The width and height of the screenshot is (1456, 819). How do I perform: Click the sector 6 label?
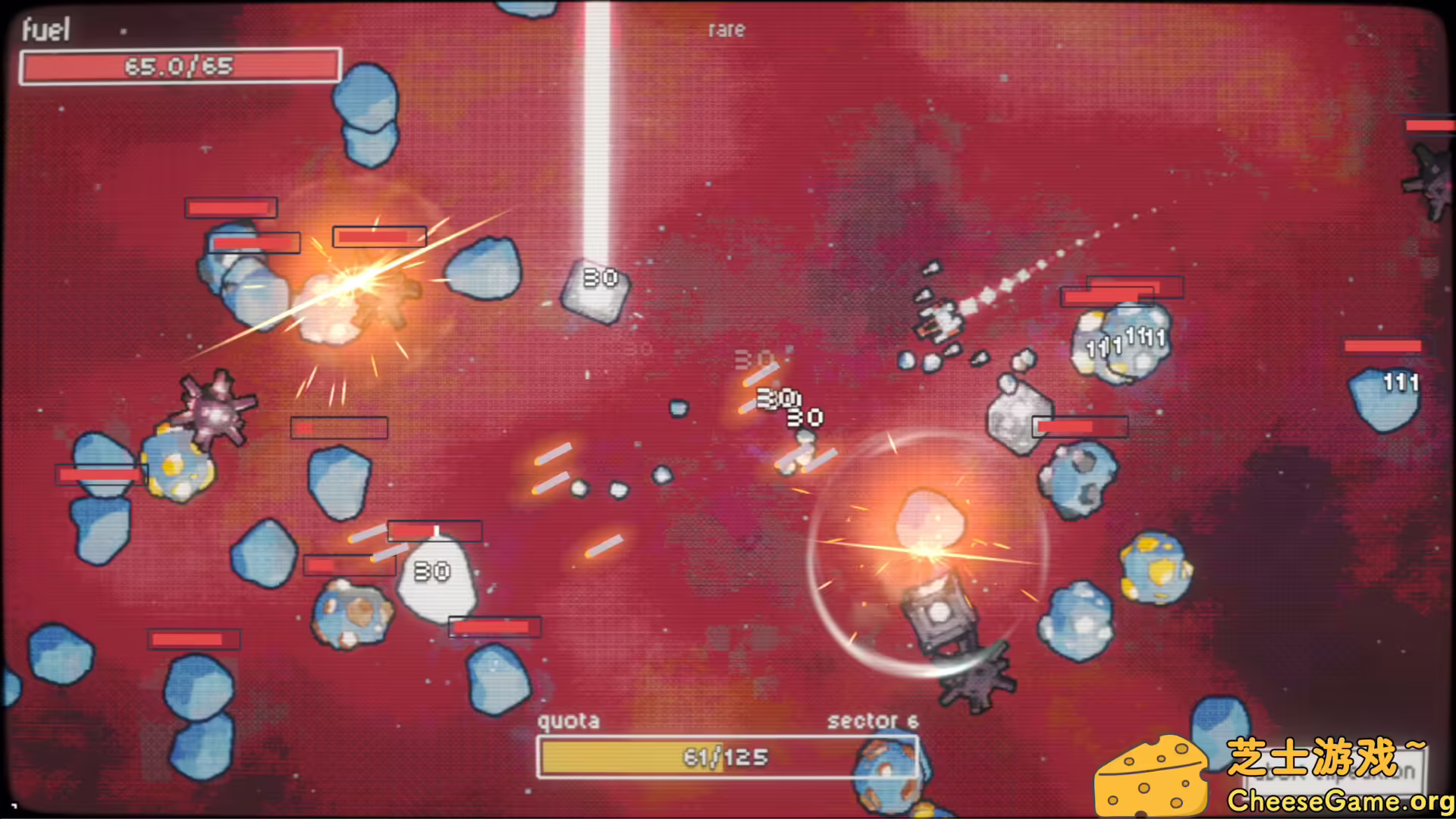click(872, 722)
